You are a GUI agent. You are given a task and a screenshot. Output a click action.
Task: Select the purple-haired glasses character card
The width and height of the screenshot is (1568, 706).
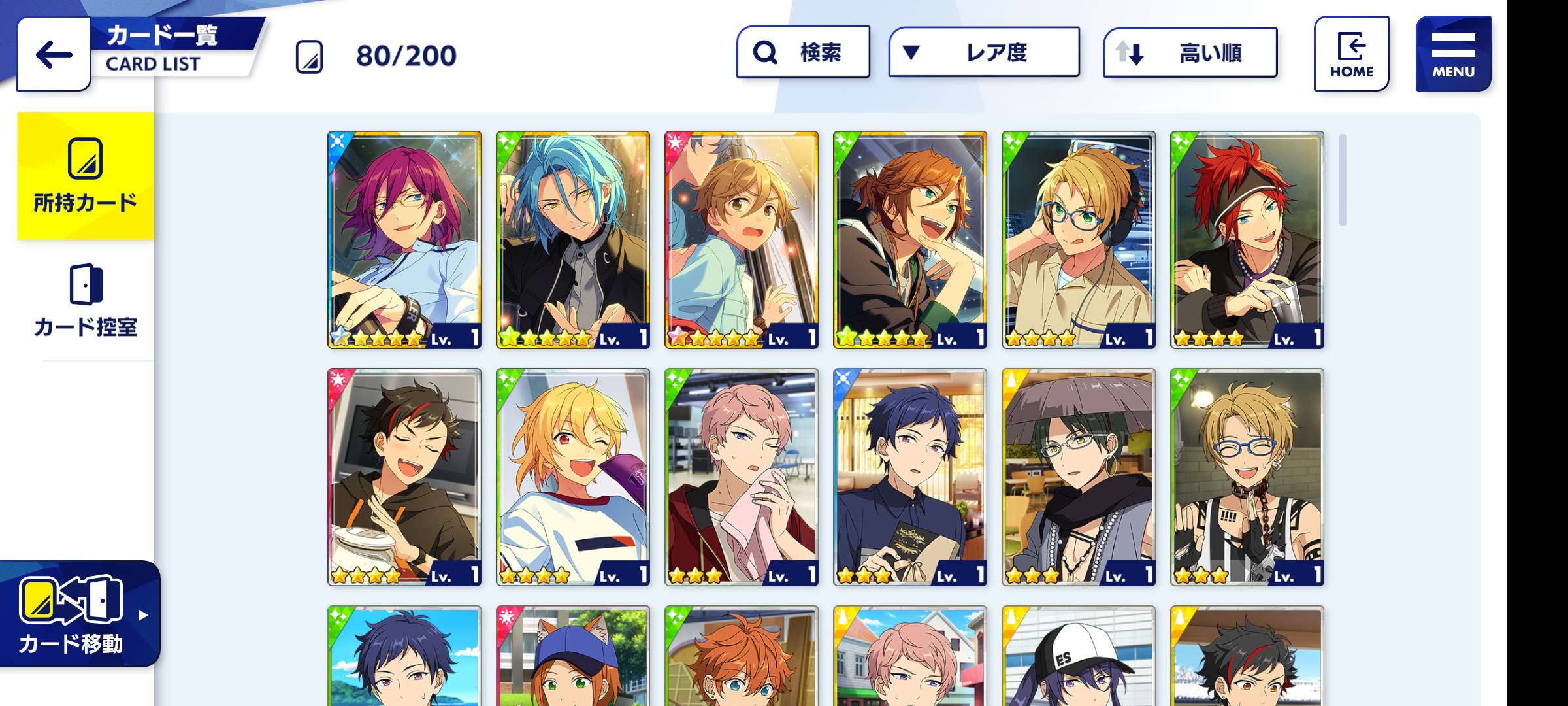[x=404, y=240]
